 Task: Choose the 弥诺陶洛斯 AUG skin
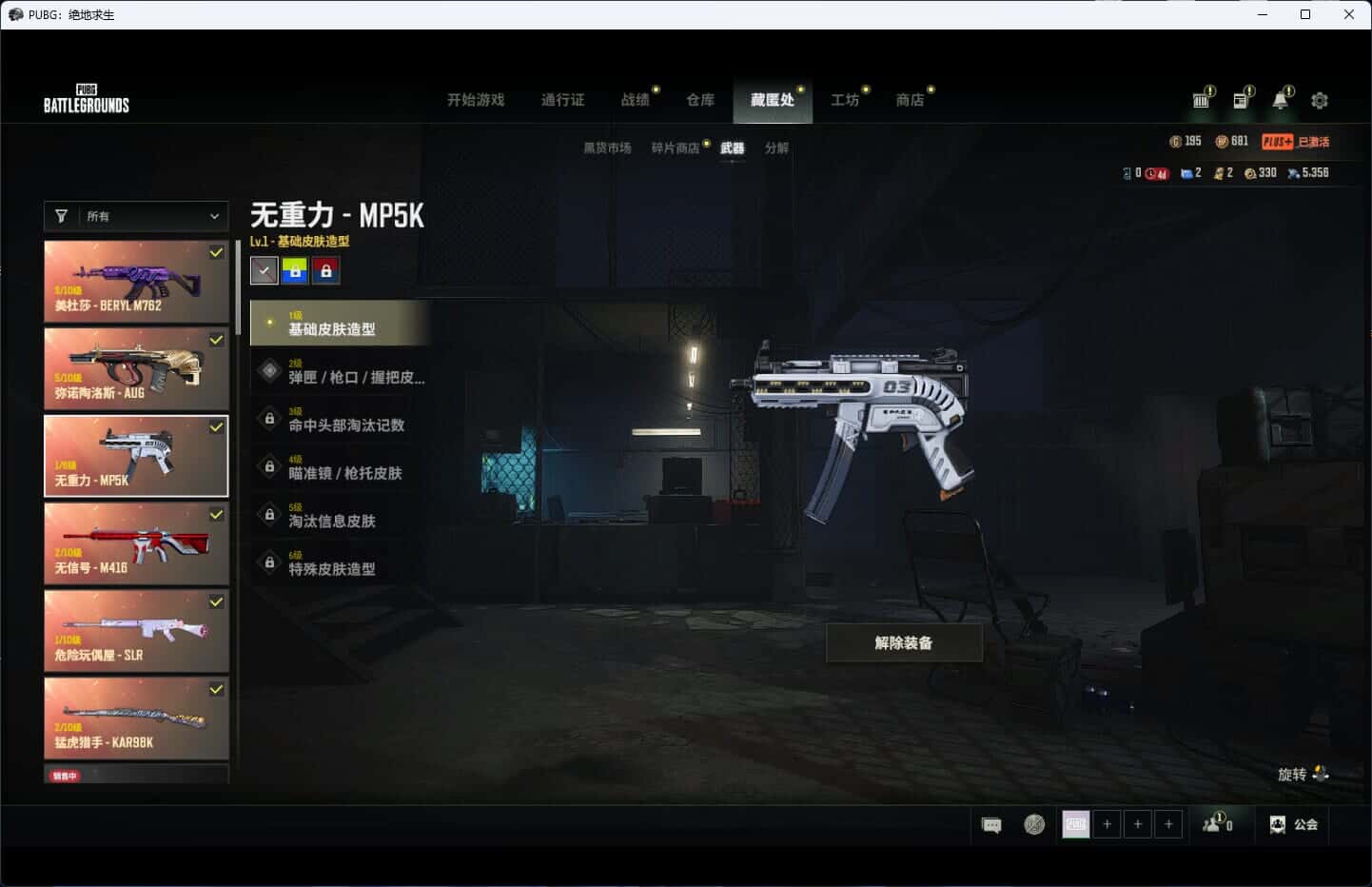pyautogui.click(x=136, y=368)
